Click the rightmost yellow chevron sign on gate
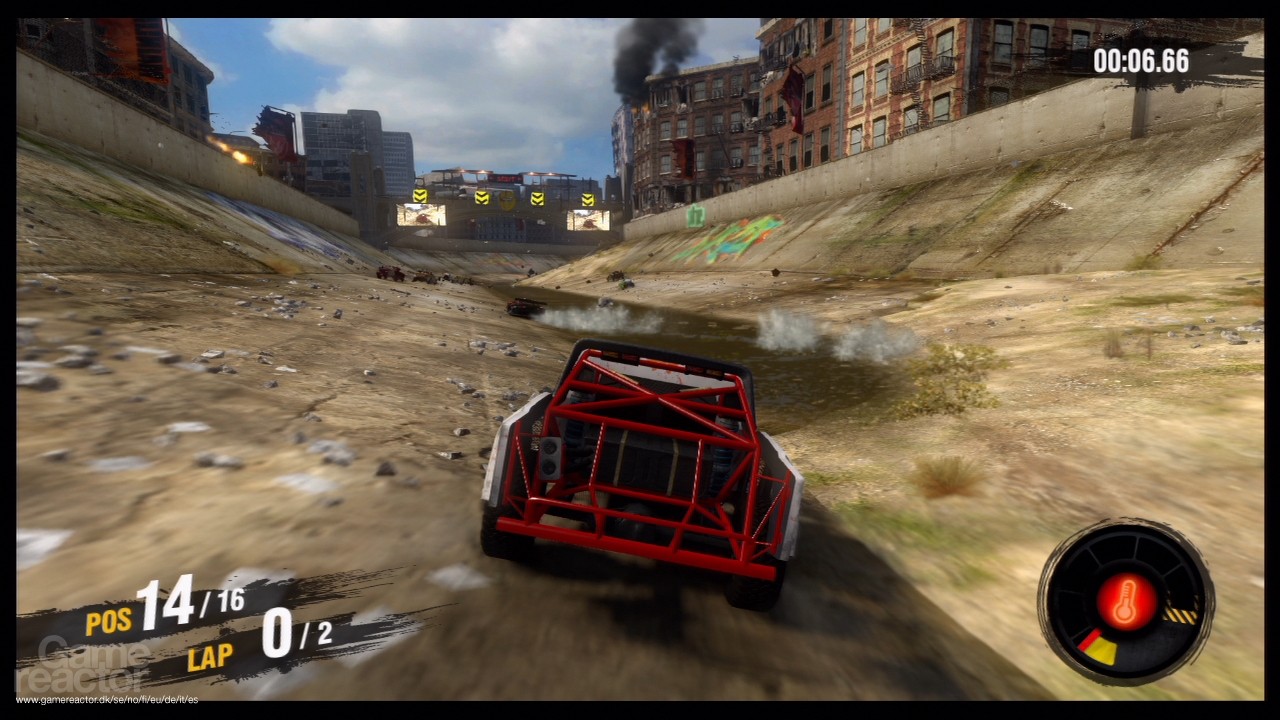The width and height of the screenshot is (1280, 720). [x=588, y=199]
